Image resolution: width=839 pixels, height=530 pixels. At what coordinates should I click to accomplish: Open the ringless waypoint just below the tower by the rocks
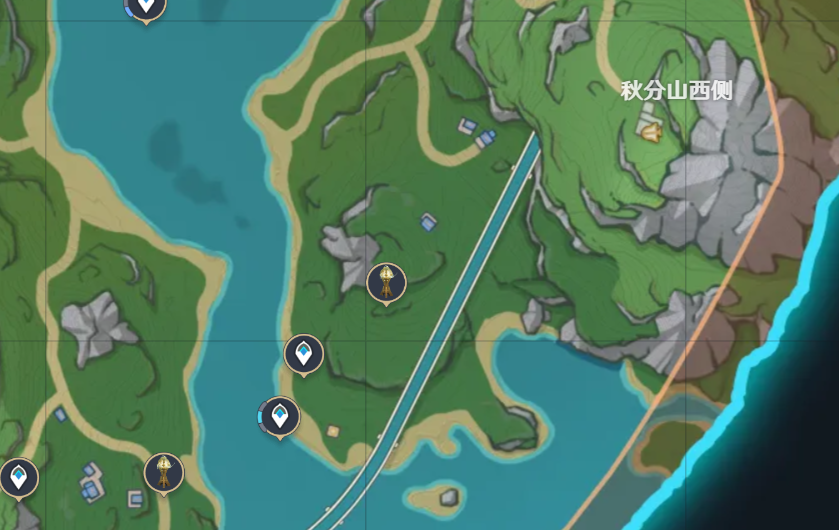click(304, 353)
